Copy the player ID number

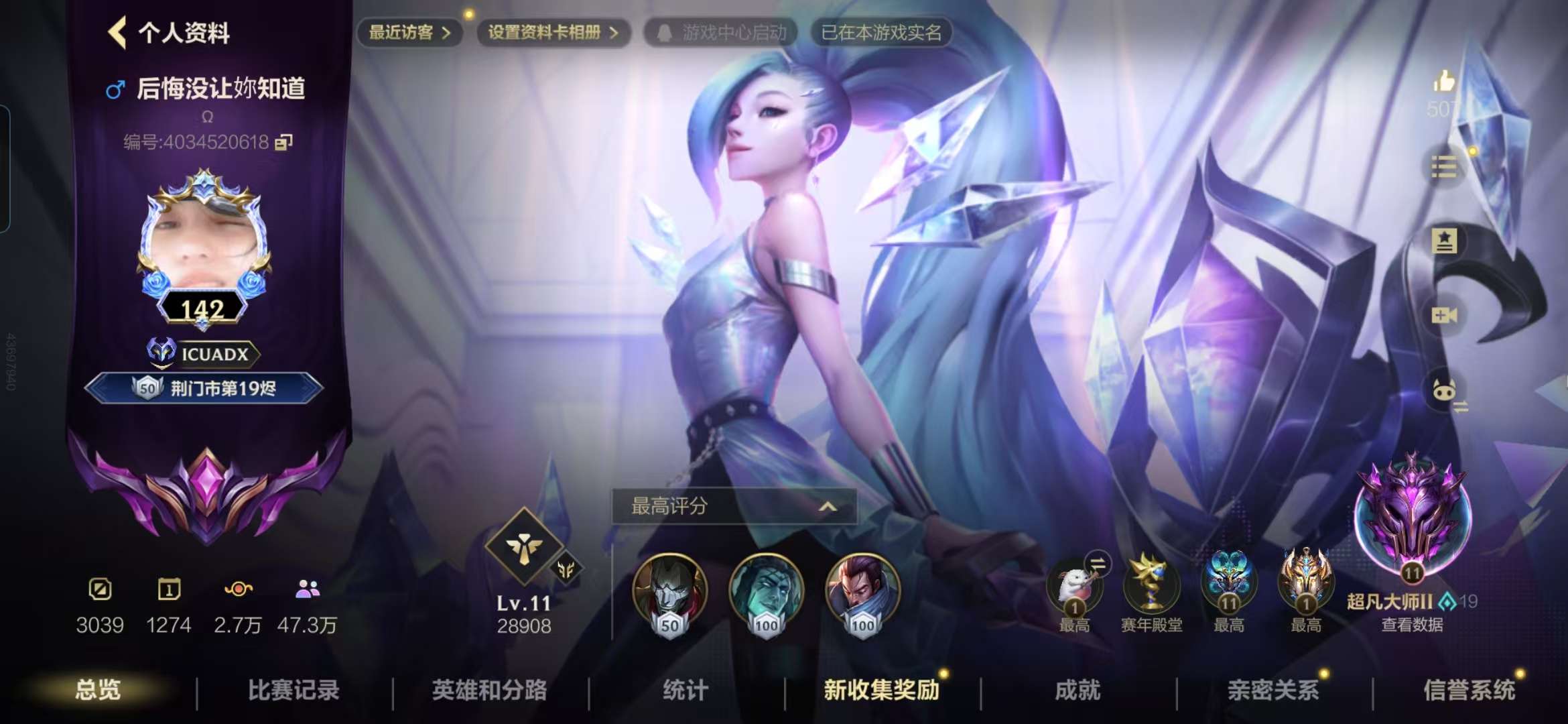284,142
